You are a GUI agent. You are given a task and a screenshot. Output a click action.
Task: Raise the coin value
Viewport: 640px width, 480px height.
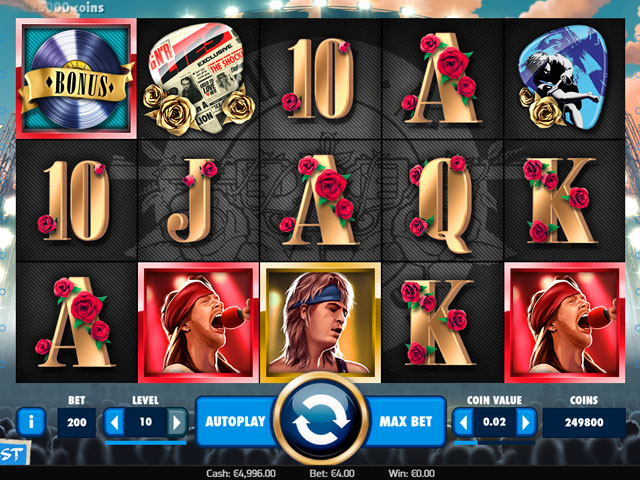(x=526, y=422)
